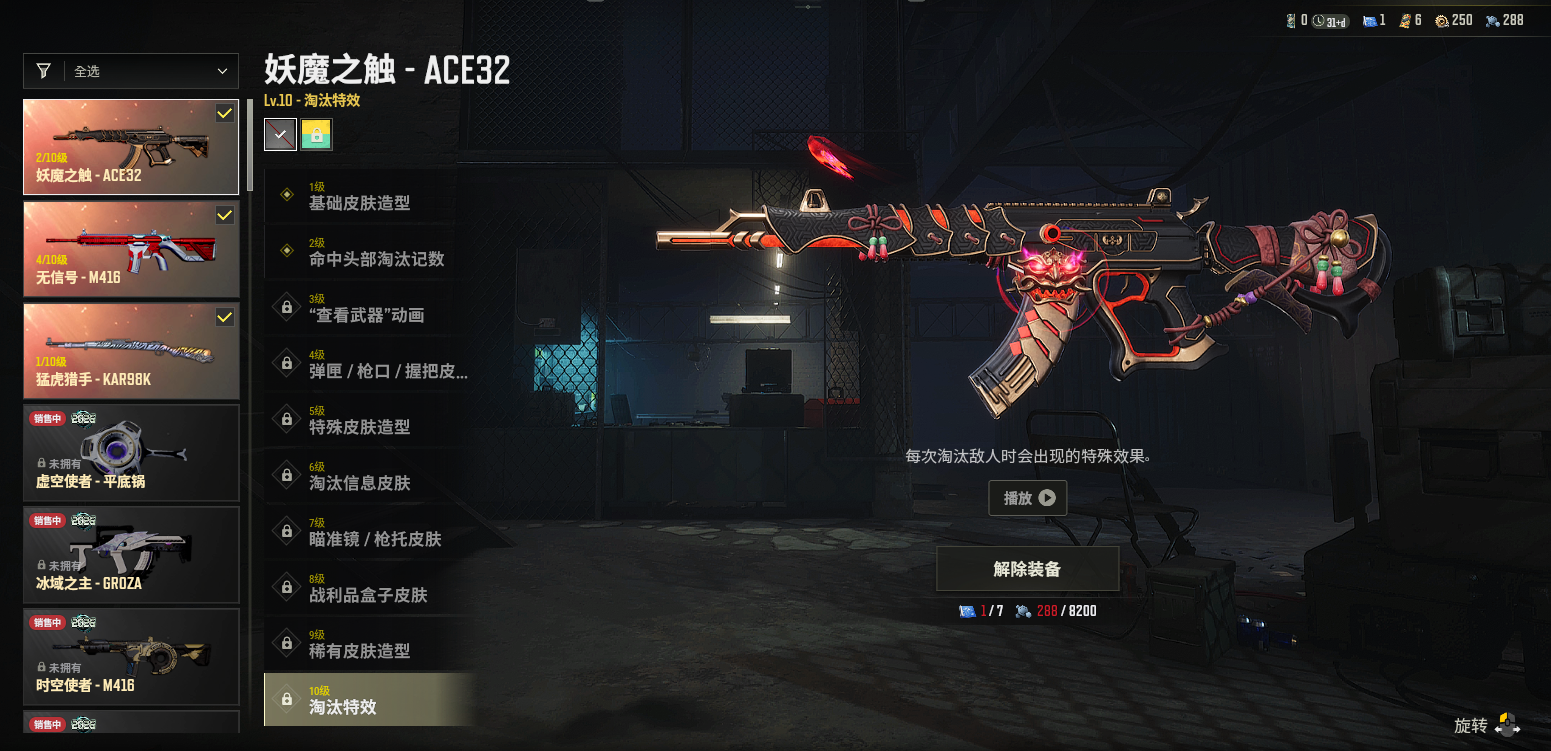Choose the 猛虎猎手 - KAR98K skin card
The image size is (1551, 751).
click(x=131, y=351)
